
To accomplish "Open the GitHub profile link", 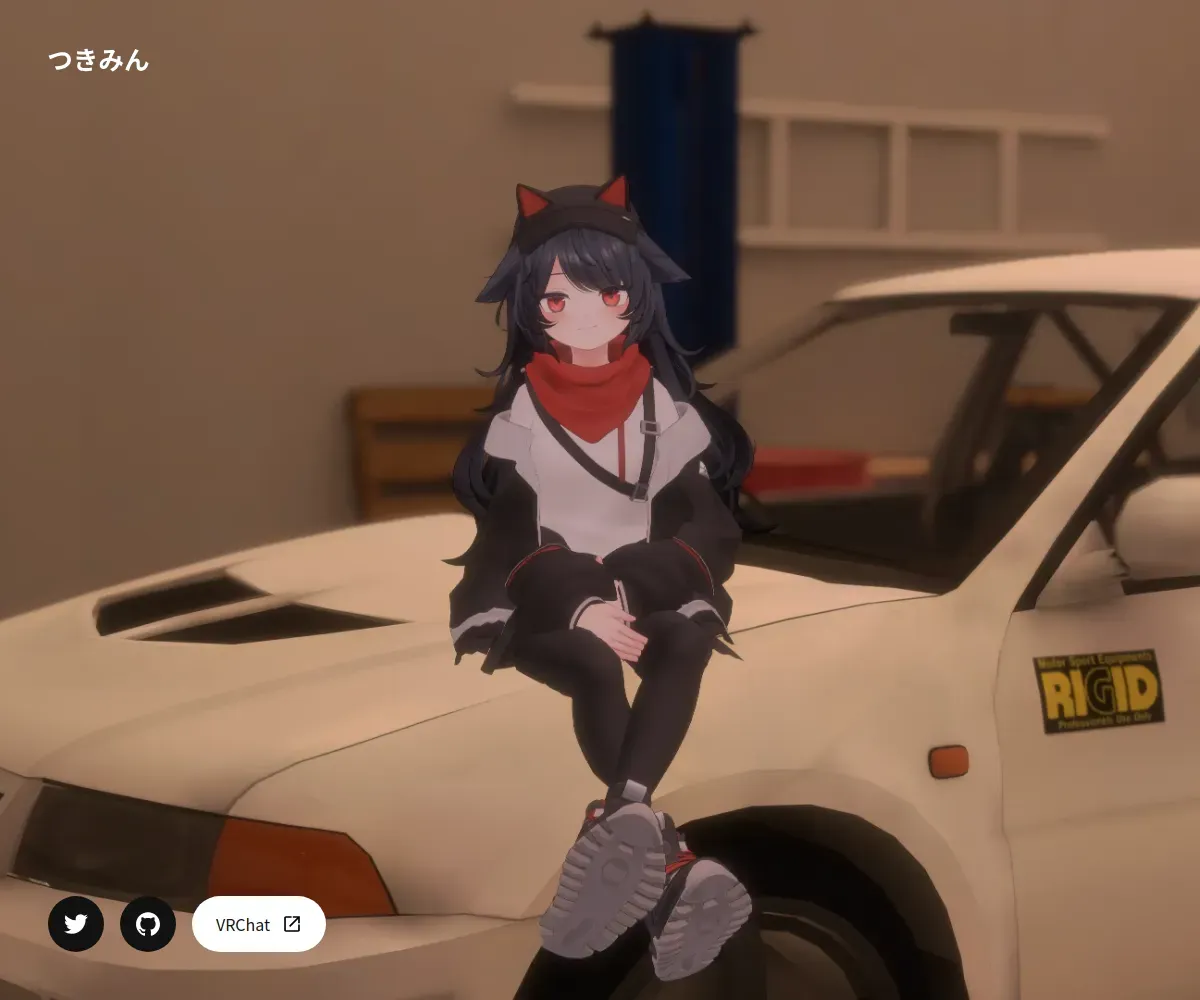I will pos(148,924).
